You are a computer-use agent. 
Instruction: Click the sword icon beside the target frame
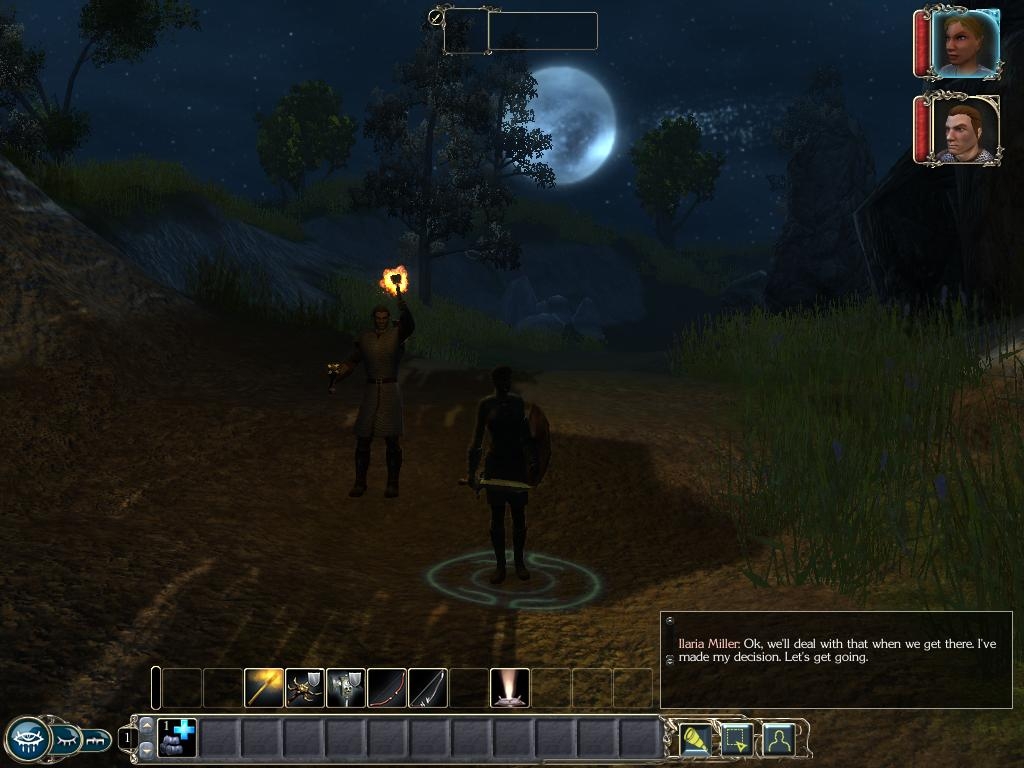[x=436, y=17]
